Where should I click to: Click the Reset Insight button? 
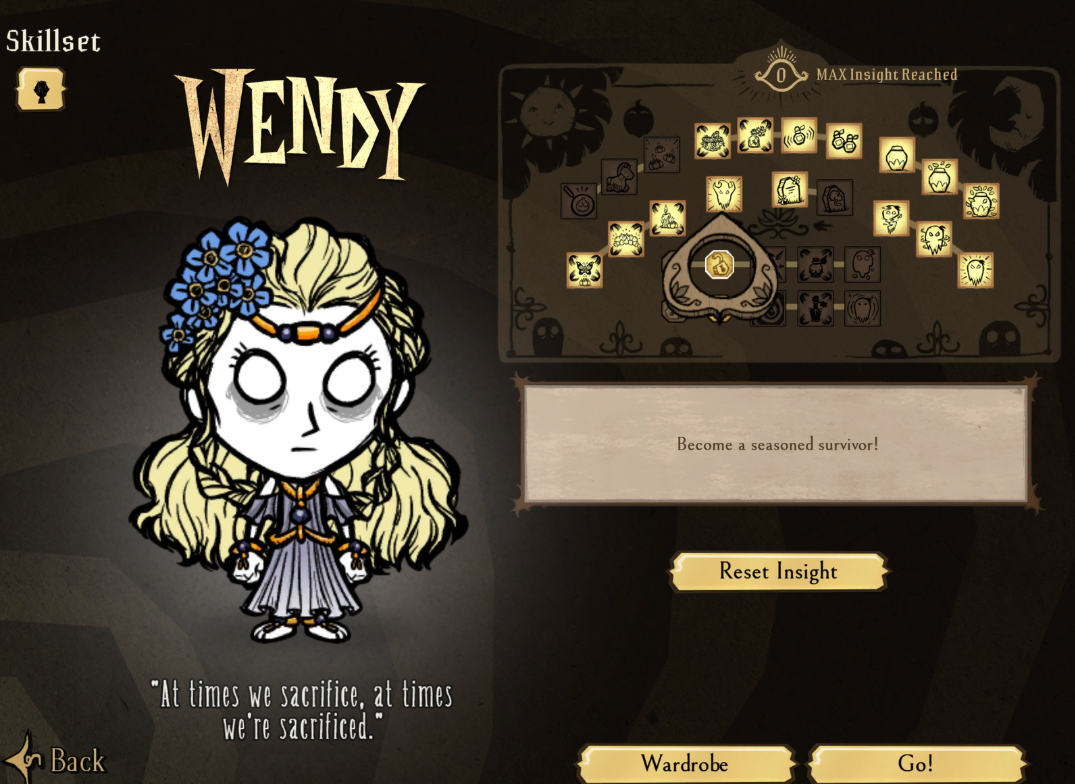(778, 572)
